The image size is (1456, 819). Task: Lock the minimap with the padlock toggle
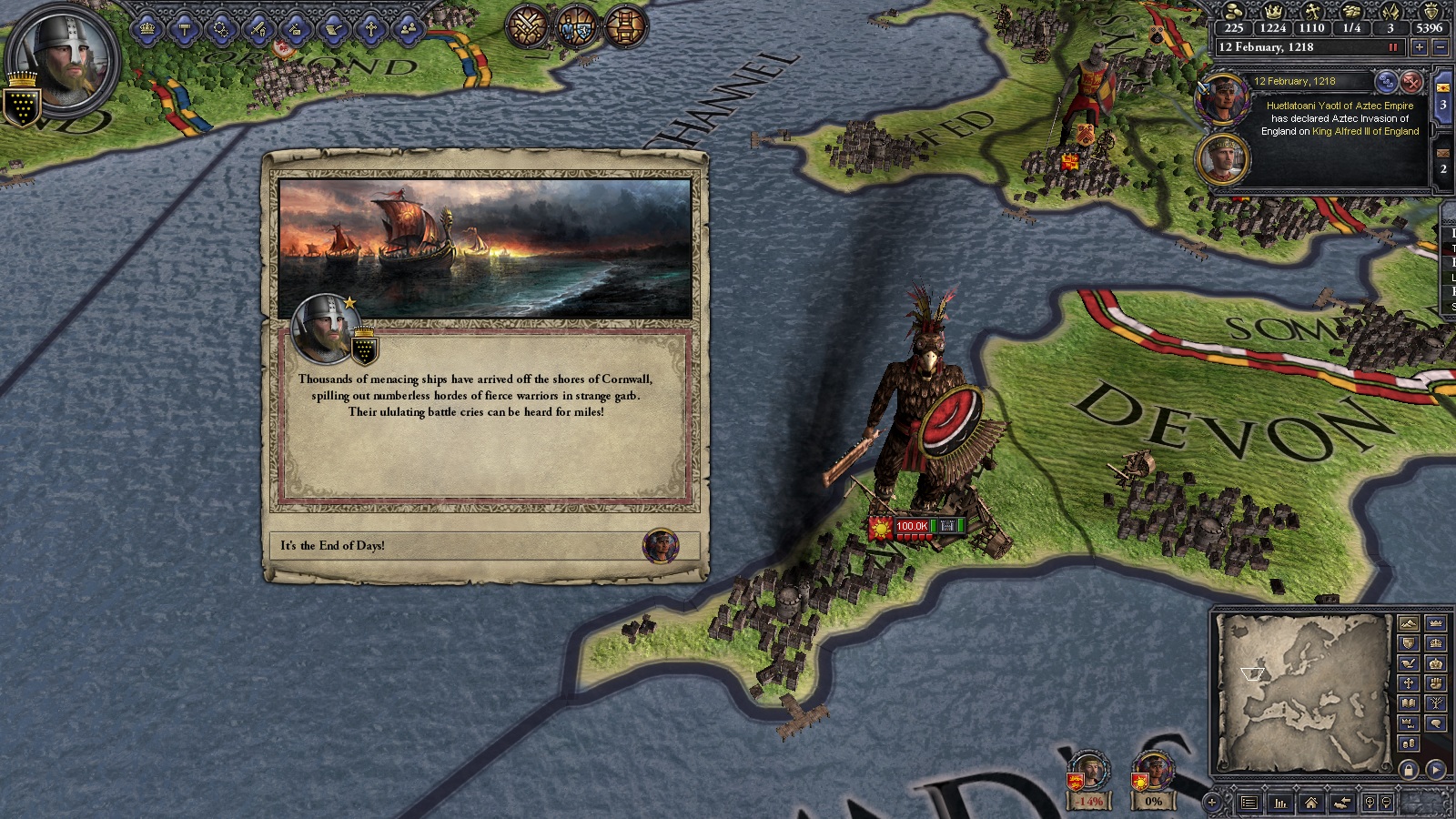[1408, 769]
